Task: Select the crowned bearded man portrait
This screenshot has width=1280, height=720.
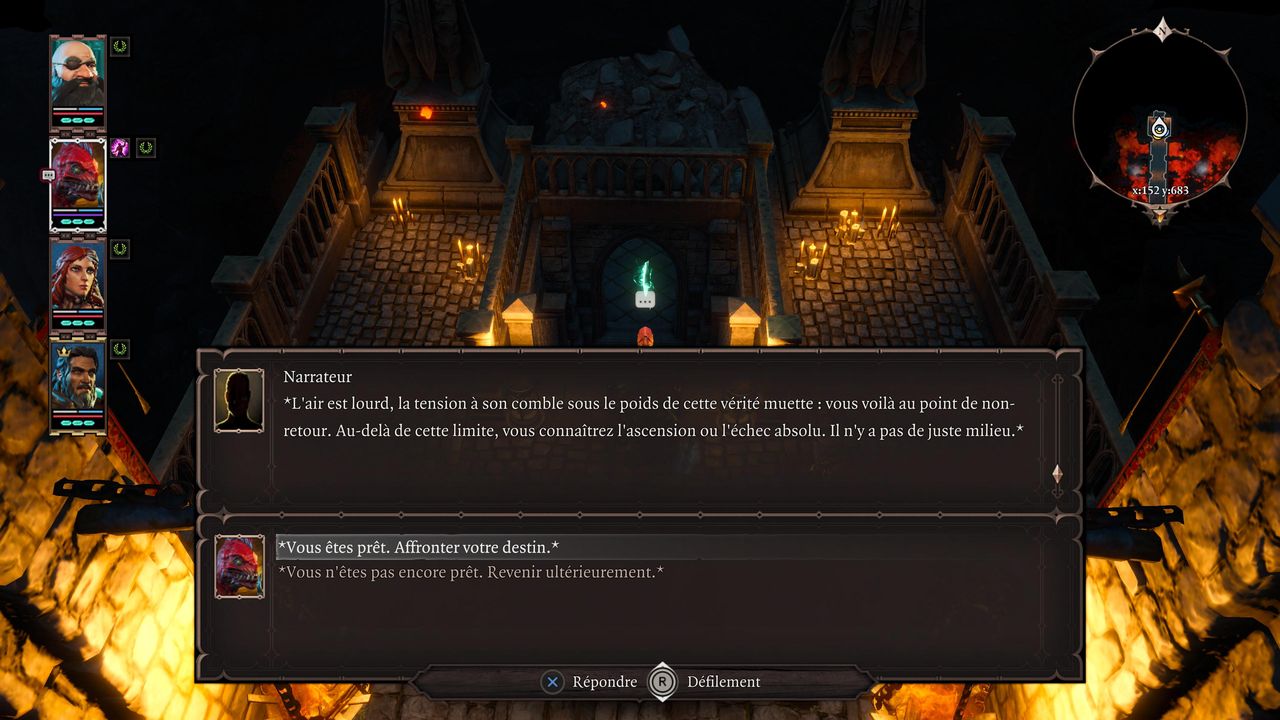Action: coord(78,382)
